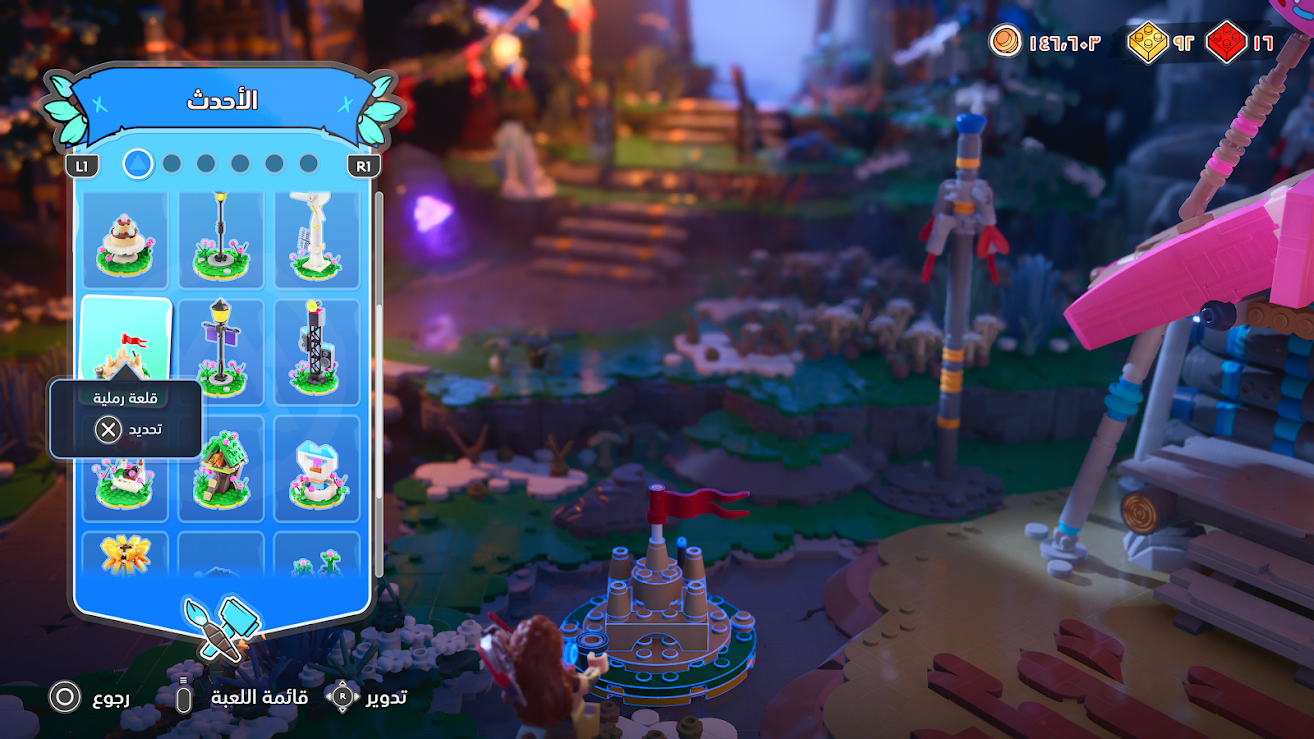This screenshot has width=1314, height=739.
Task: Select the highlighted triangle category tab
Action: (138, 163)
